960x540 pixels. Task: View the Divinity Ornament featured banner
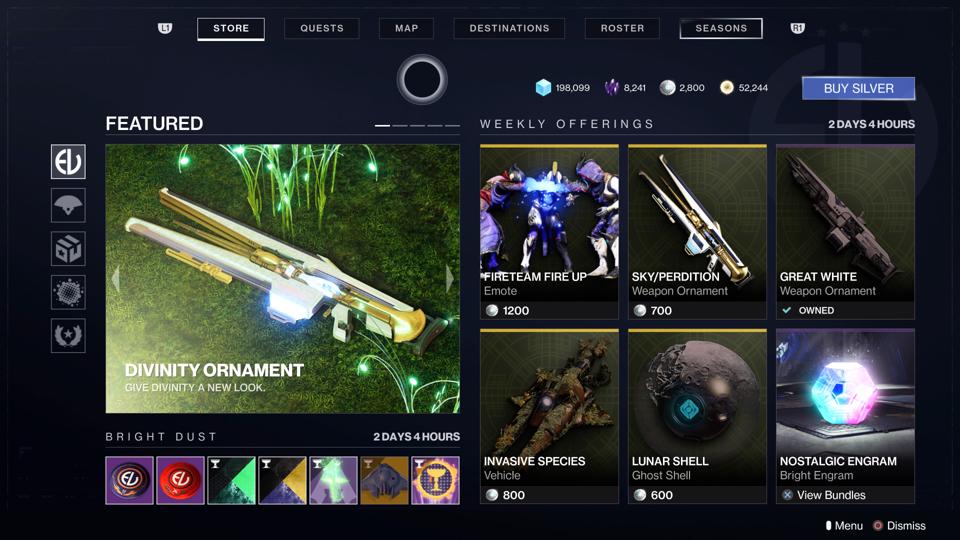[x=282, y=278]
